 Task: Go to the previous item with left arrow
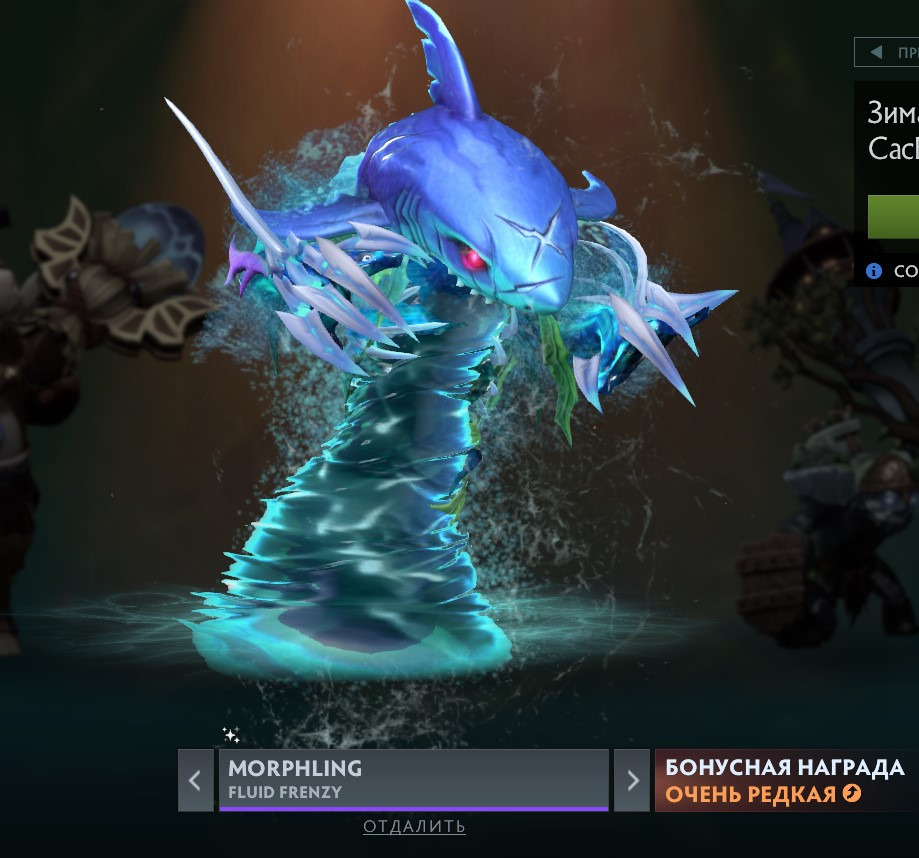coord(195,780)
